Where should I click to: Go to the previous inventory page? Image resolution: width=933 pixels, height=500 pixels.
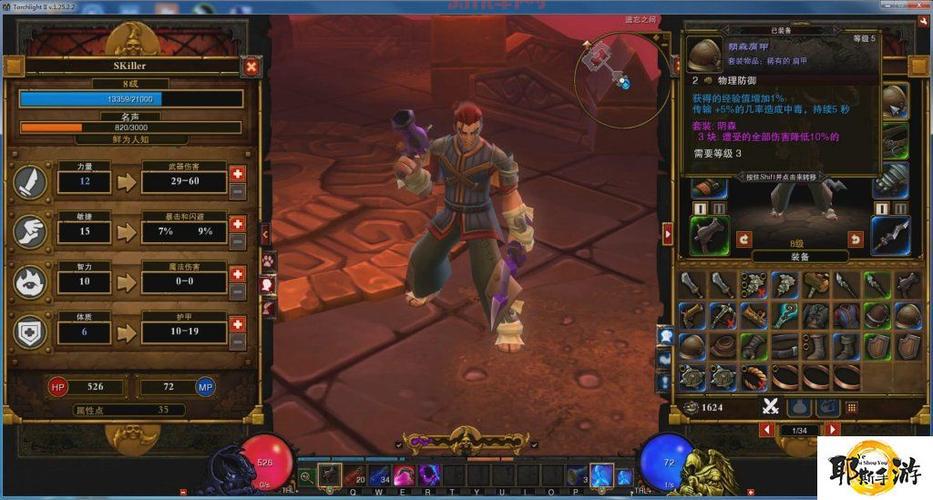pos(767,430)
